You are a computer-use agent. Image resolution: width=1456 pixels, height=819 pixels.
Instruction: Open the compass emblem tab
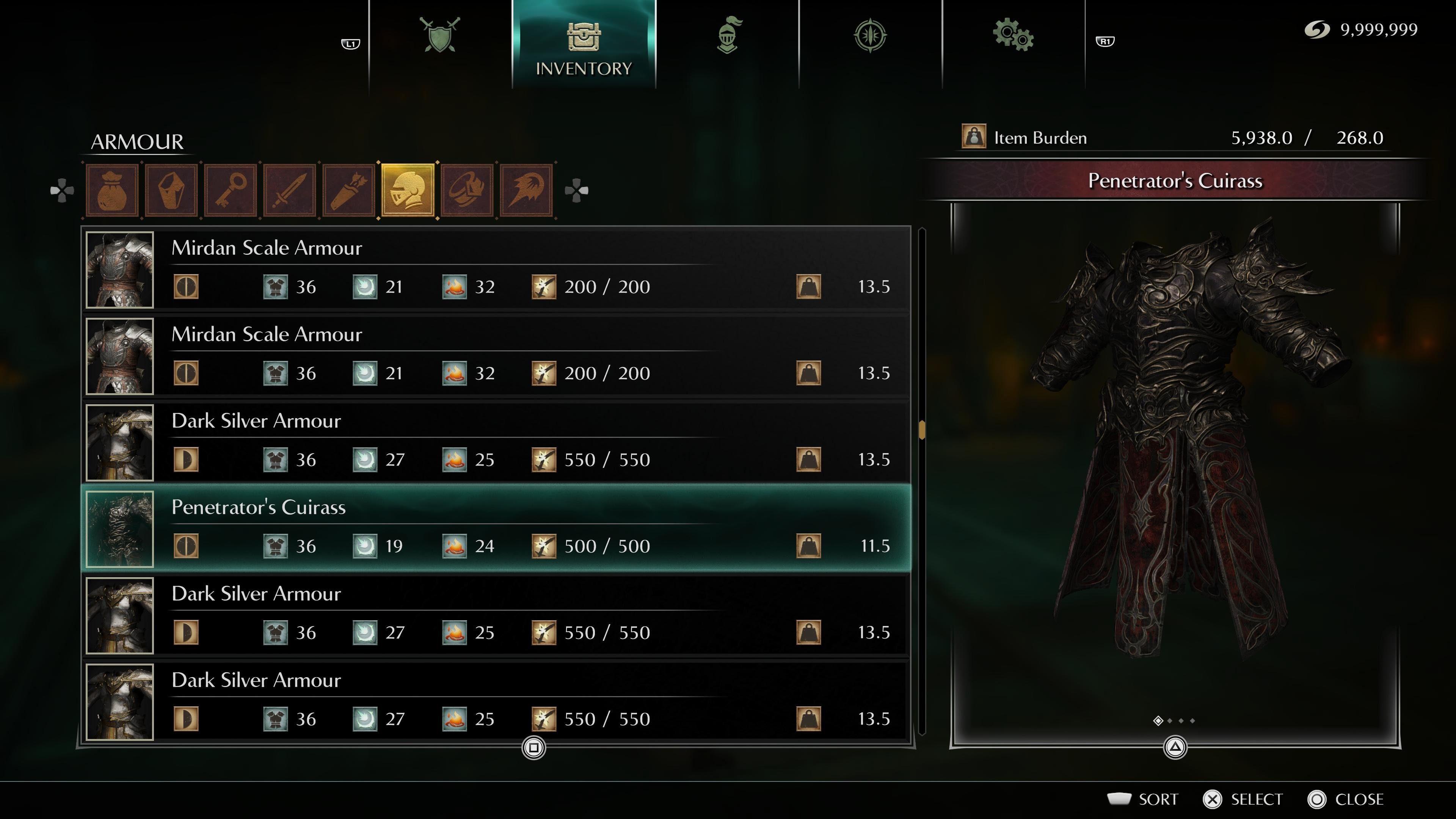click(870, 35)
